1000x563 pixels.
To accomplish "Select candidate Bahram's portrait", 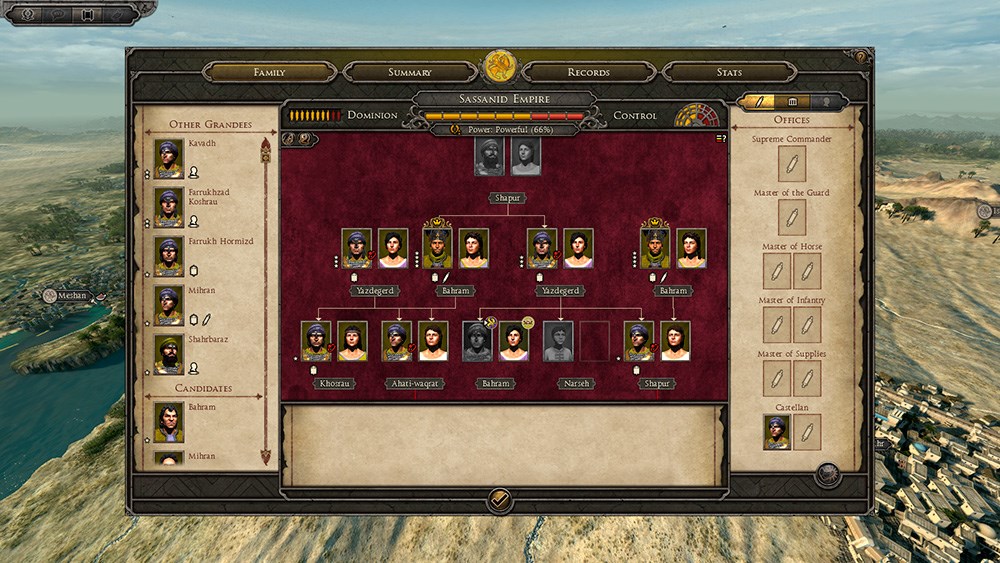I will 169,422.
